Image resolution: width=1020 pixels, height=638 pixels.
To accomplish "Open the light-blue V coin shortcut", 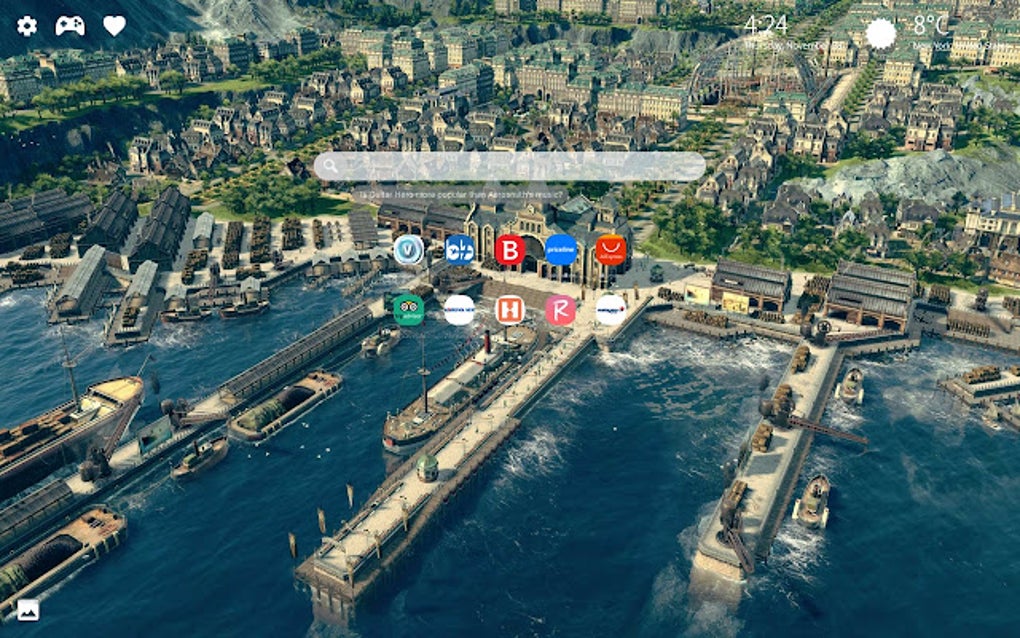I will tap(408, 250).
